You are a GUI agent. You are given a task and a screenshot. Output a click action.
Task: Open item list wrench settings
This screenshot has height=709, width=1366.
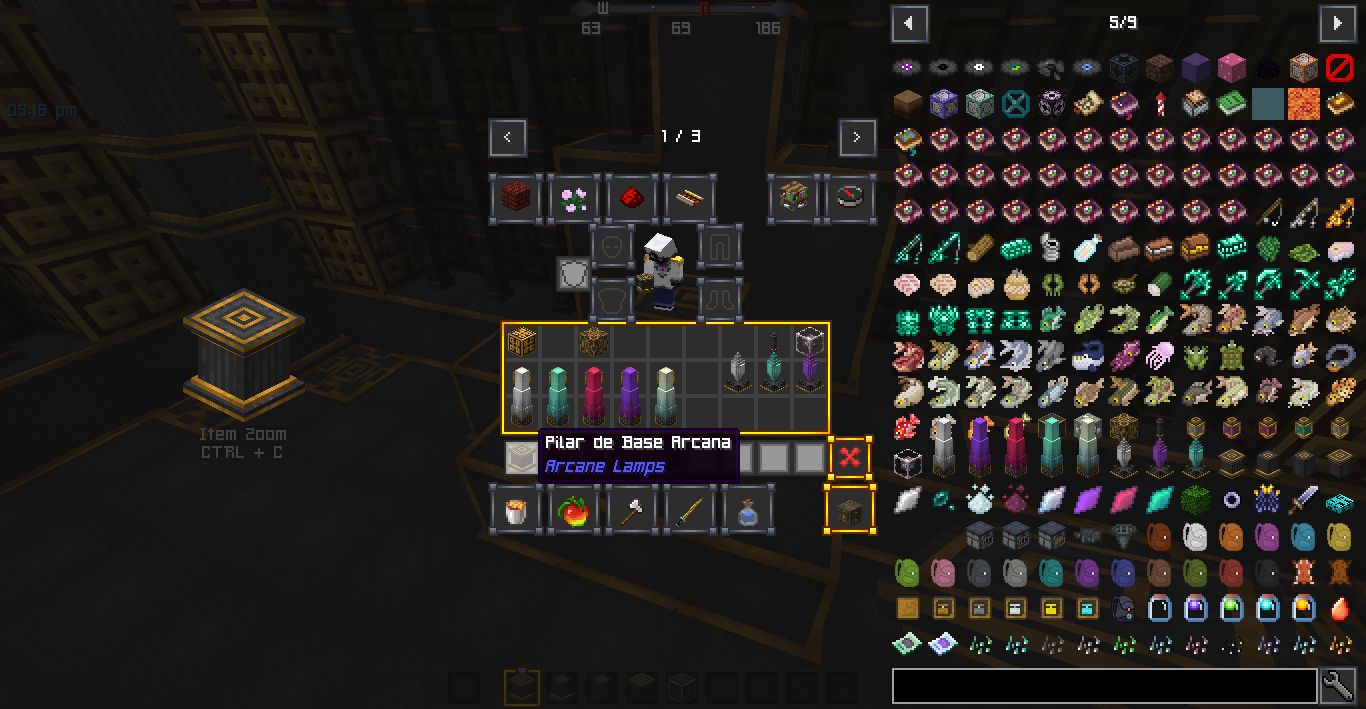[x=1338, y=686]
